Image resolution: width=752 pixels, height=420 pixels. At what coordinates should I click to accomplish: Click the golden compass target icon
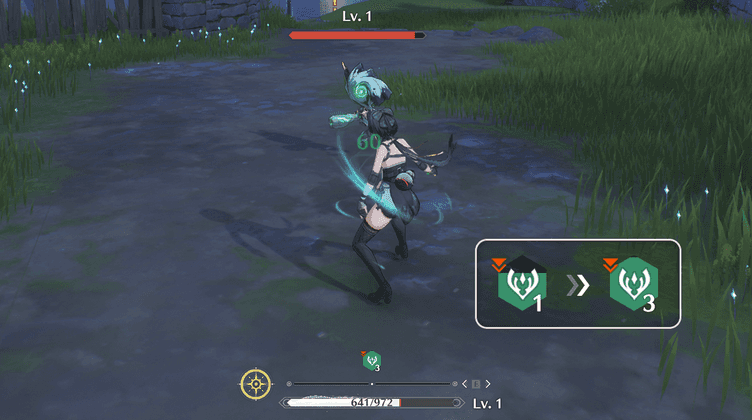[256, 383]
